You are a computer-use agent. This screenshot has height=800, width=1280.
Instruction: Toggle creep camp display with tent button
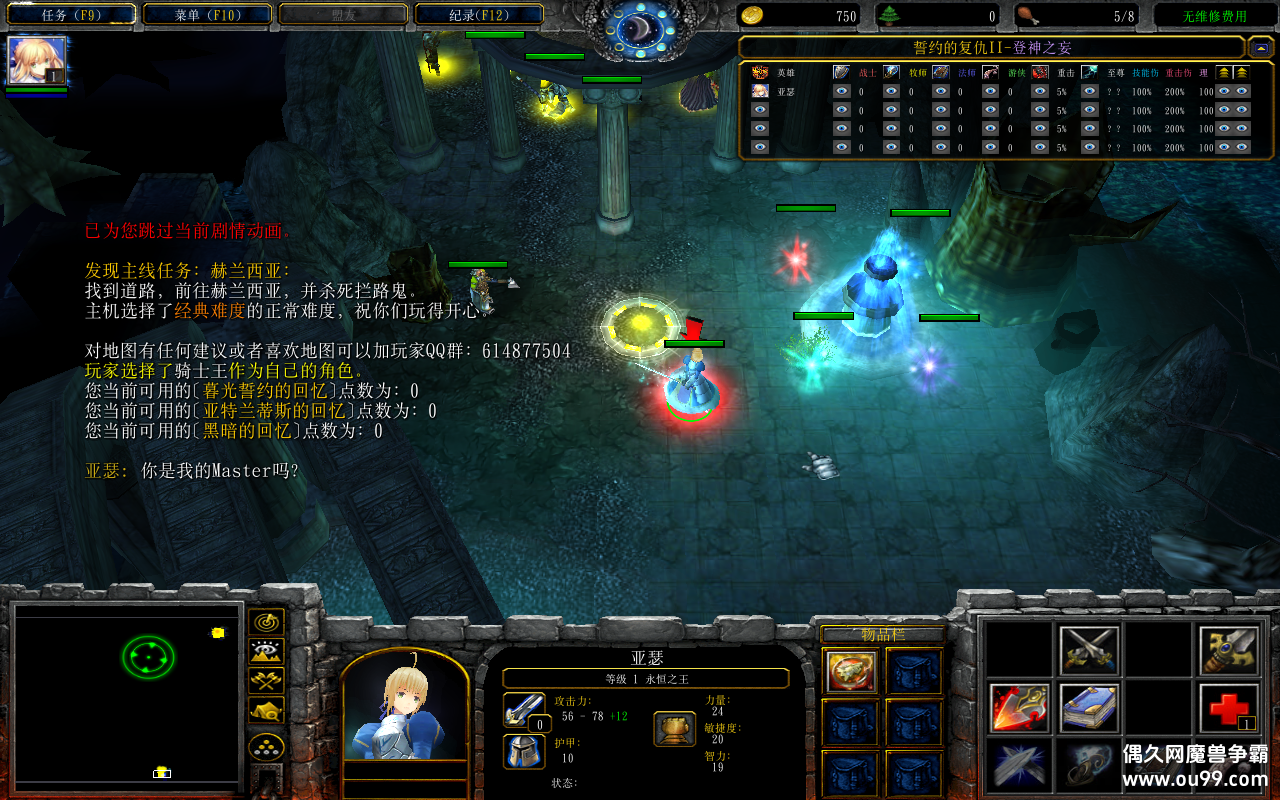[266, 709]
